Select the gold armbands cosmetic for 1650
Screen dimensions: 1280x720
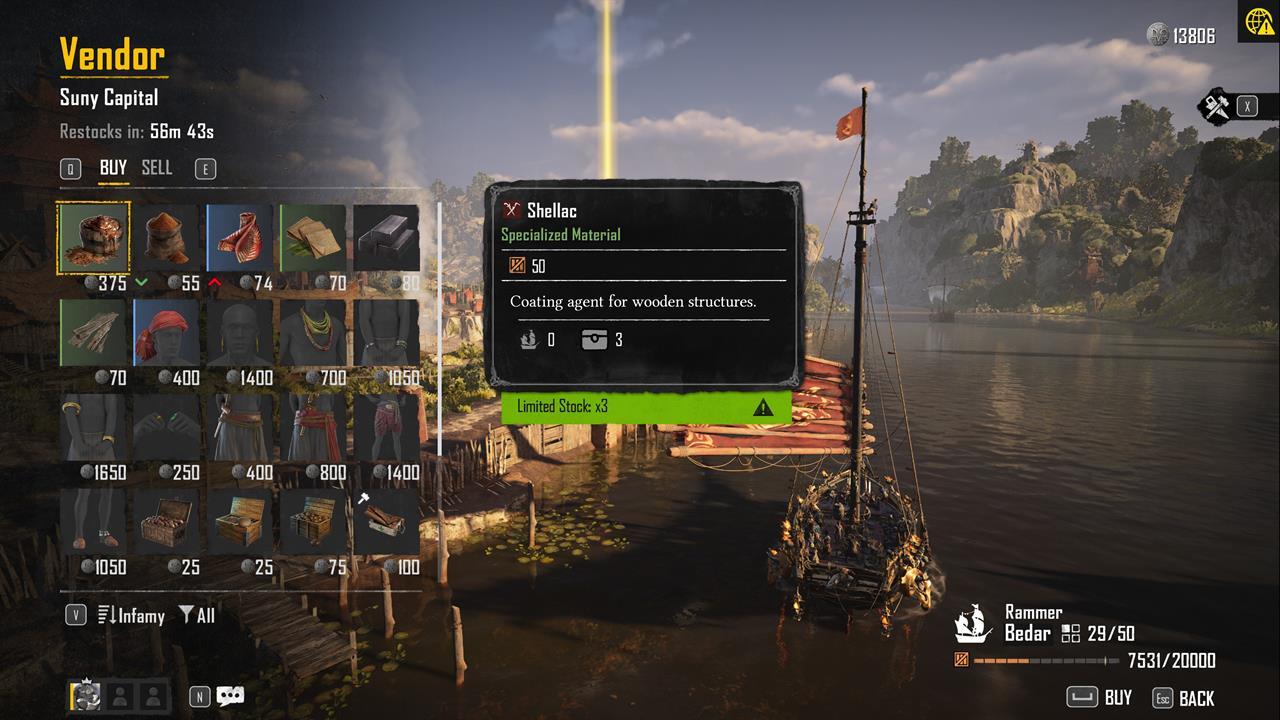click(94, 427)
